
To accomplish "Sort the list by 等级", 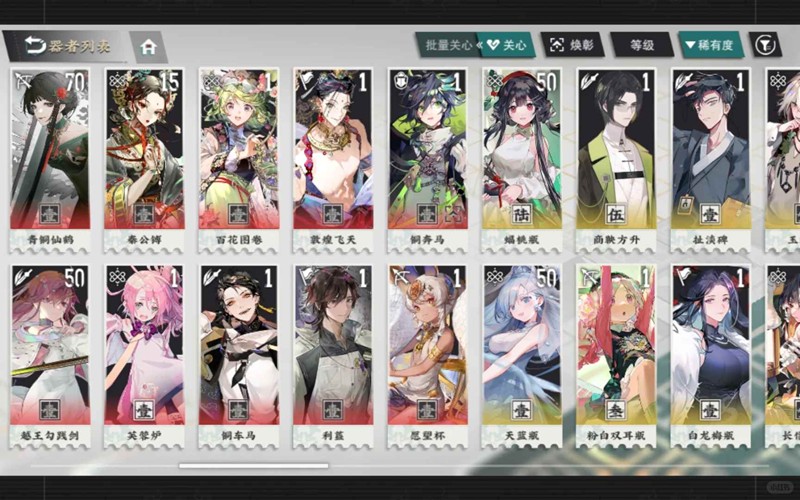I will point(641,45).
